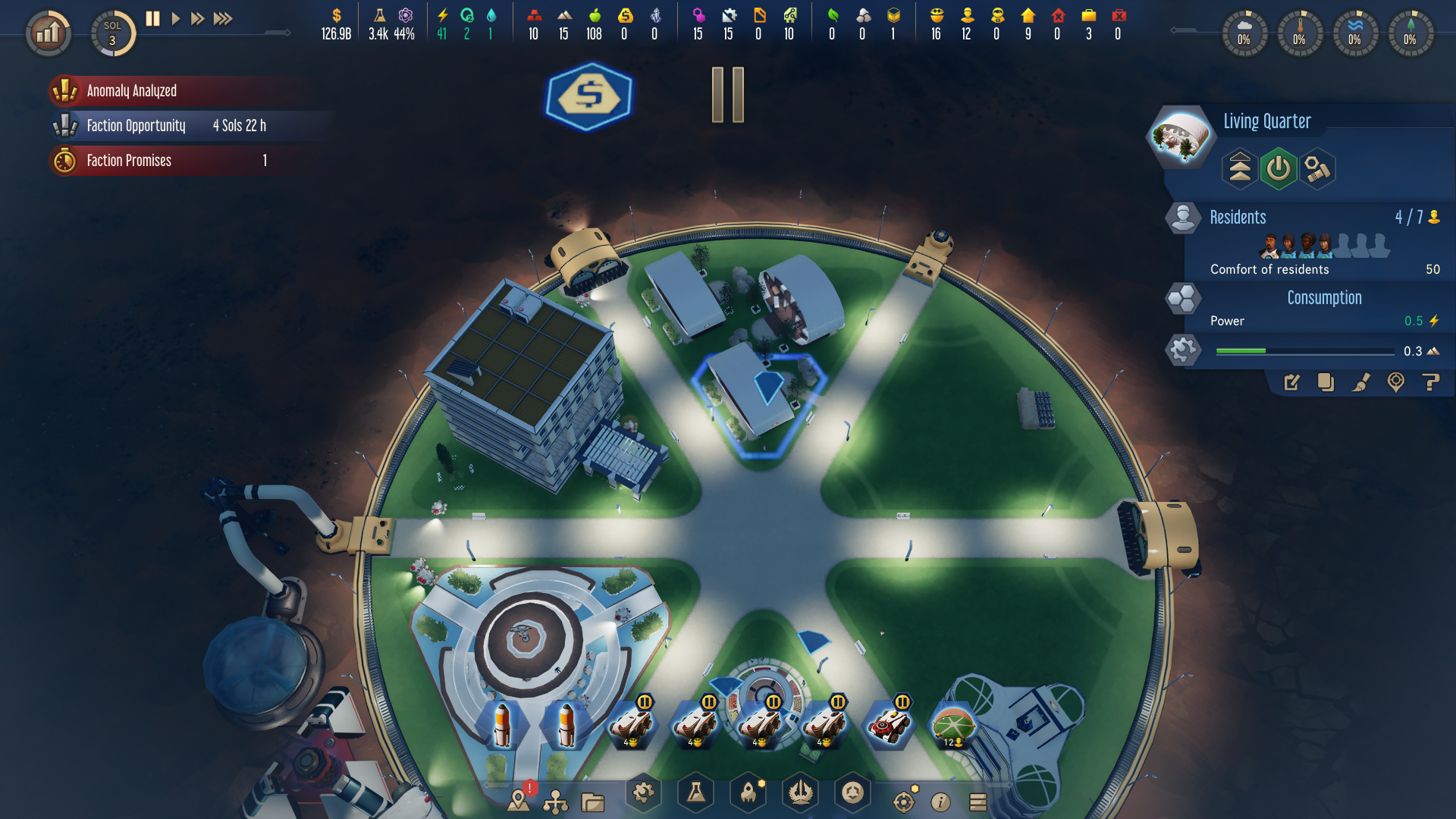Open the build menu gear icon

click(x=642, y=792)
